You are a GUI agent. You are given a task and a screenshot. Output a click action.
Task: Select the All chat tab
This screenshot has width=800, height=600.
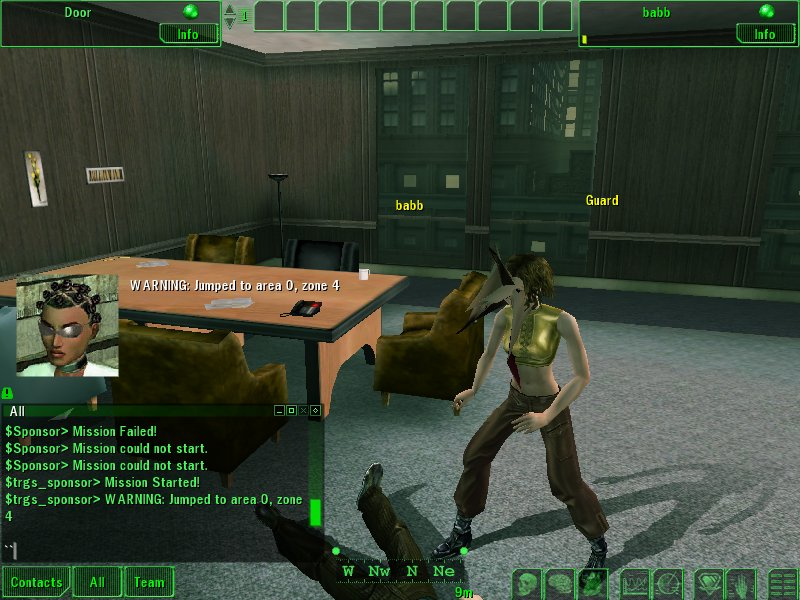click(97, 582)
